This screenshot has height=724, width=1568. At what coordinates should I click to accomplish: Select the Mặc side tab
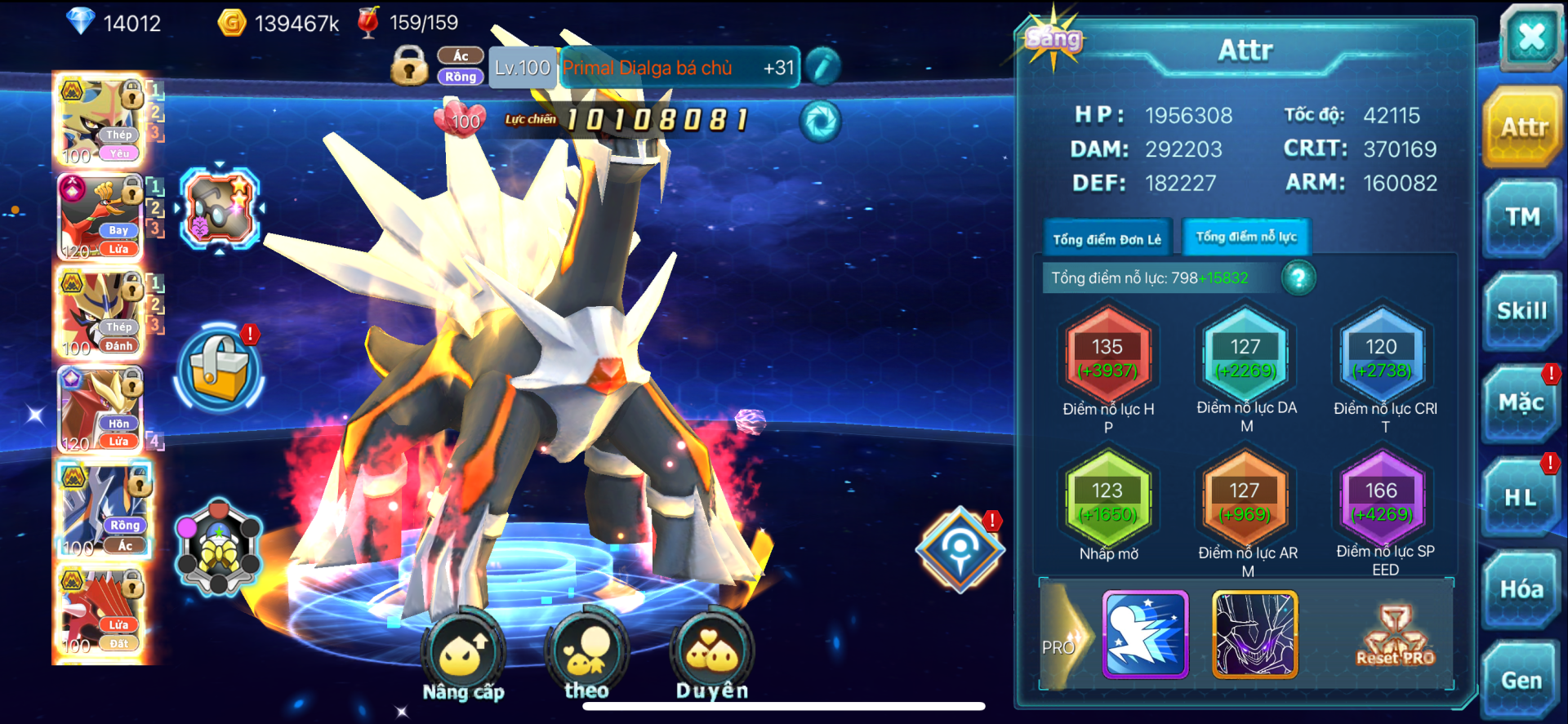coord(1521,403)
